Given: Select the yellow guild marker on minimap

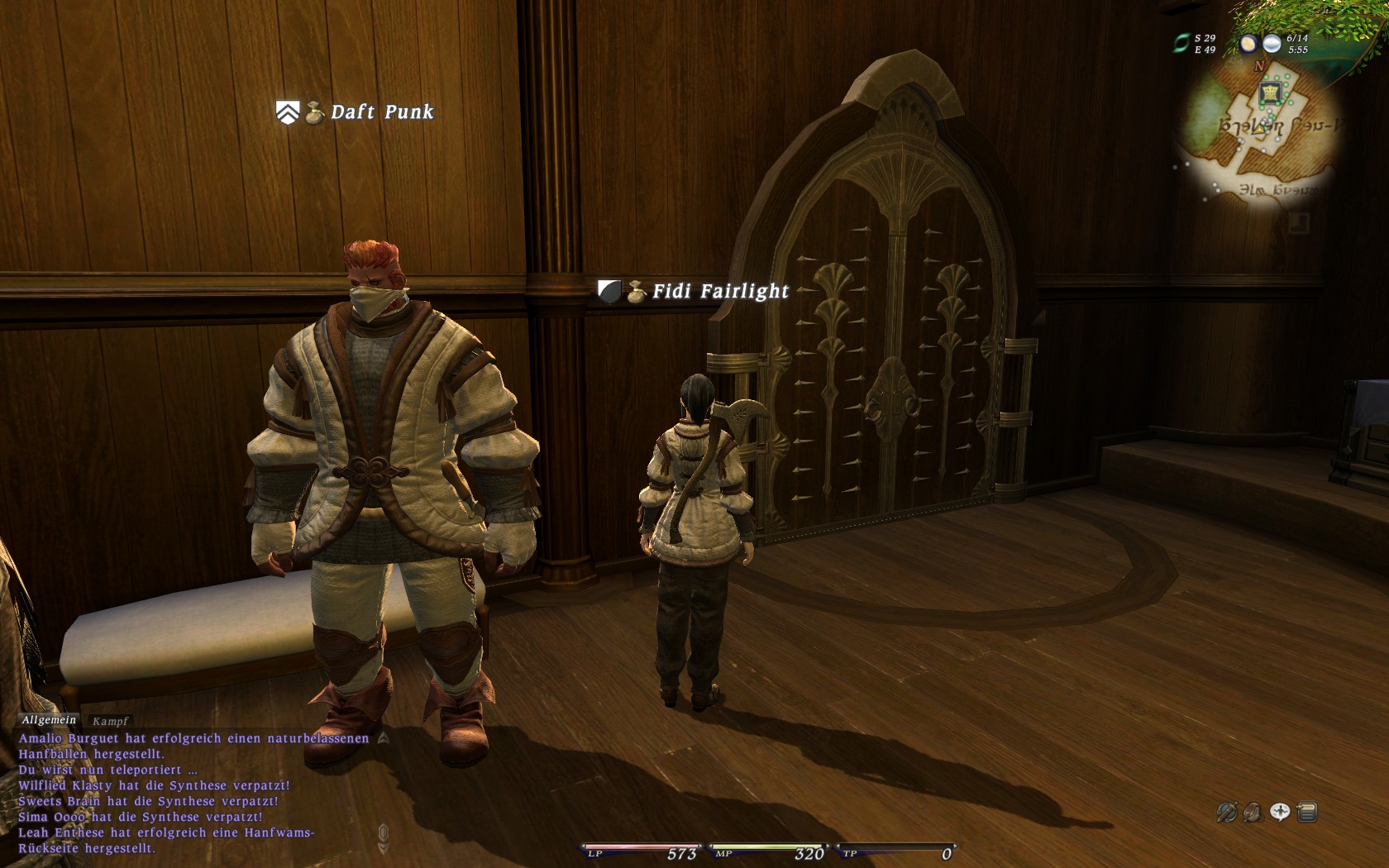Looking at the screenshot, I should pos(1269,93).
